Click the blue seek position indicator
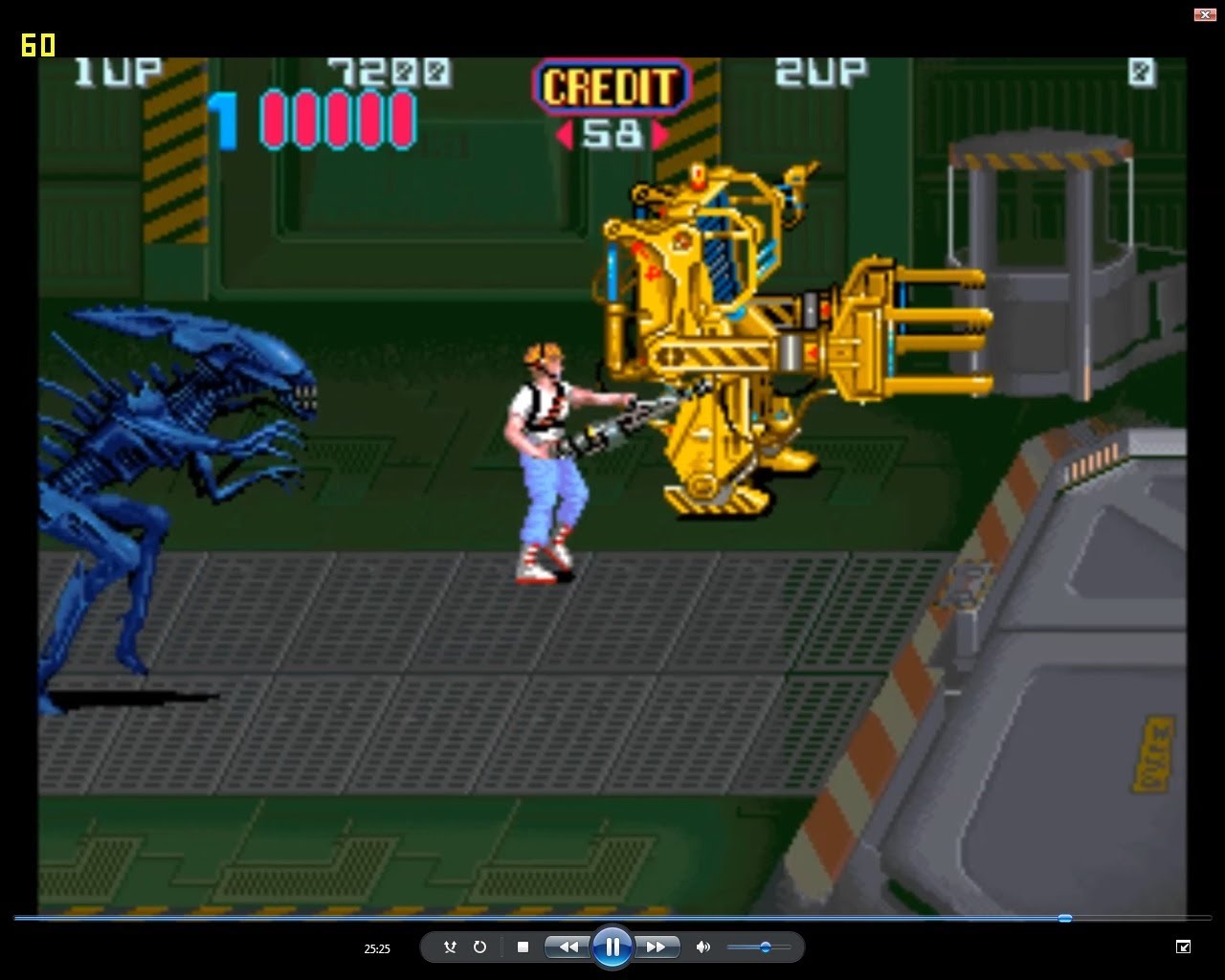This screenshot has width=1225, height=980. (1064, 918)
